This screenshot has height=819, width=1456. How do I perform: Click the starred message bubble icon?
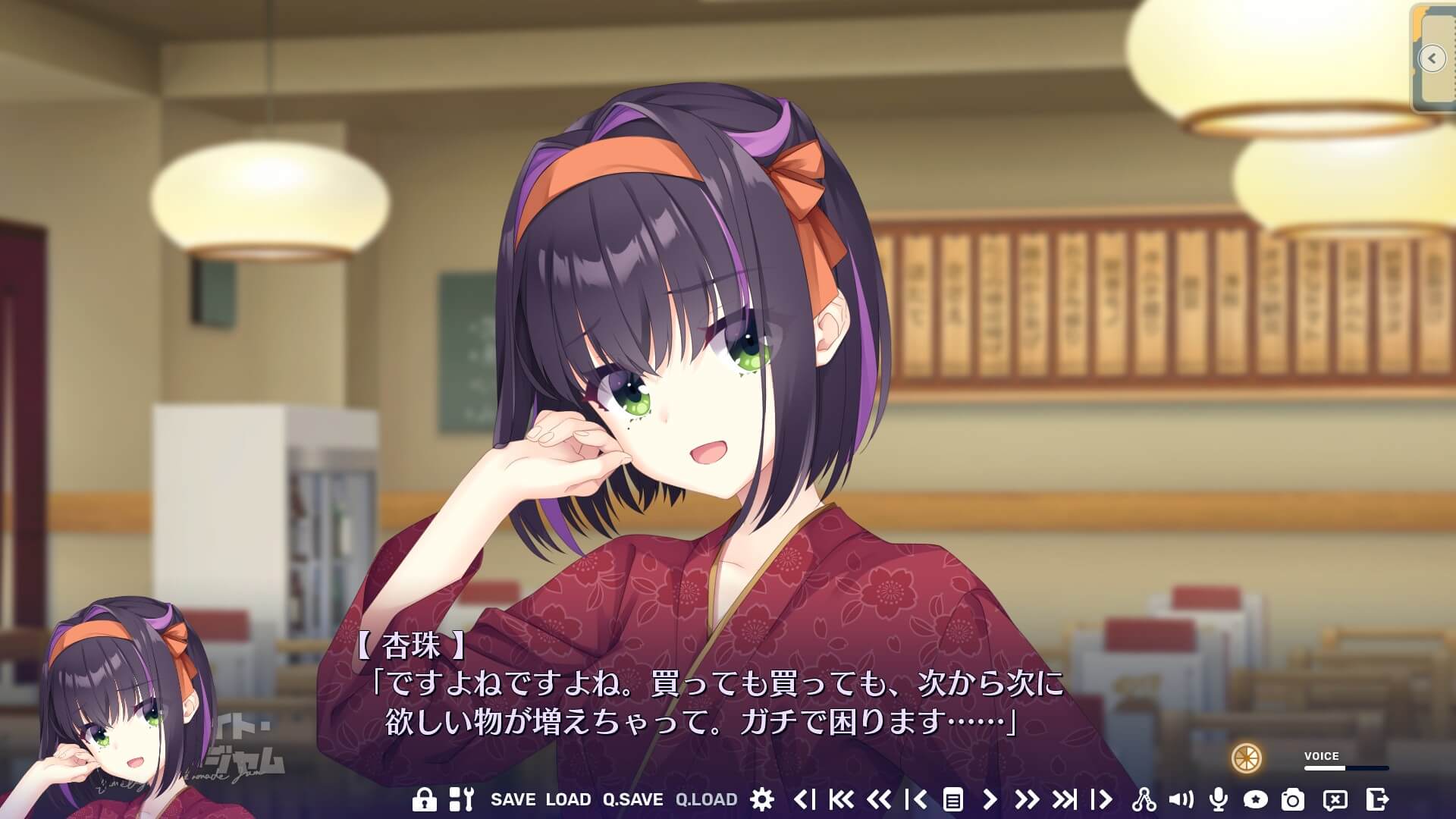1257,799
